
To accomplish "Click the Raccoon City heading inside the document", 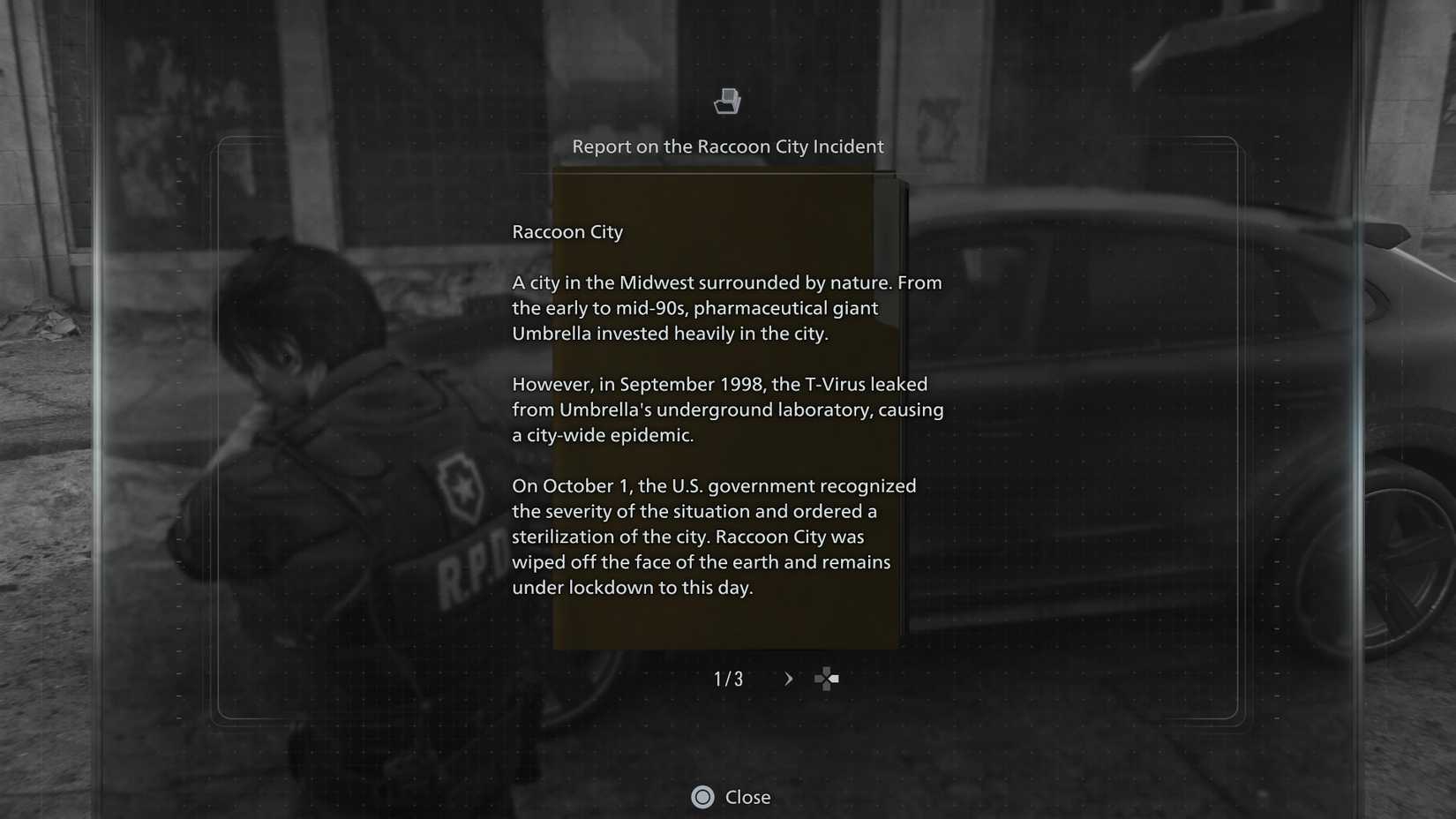I will click(x=567, y=232).
